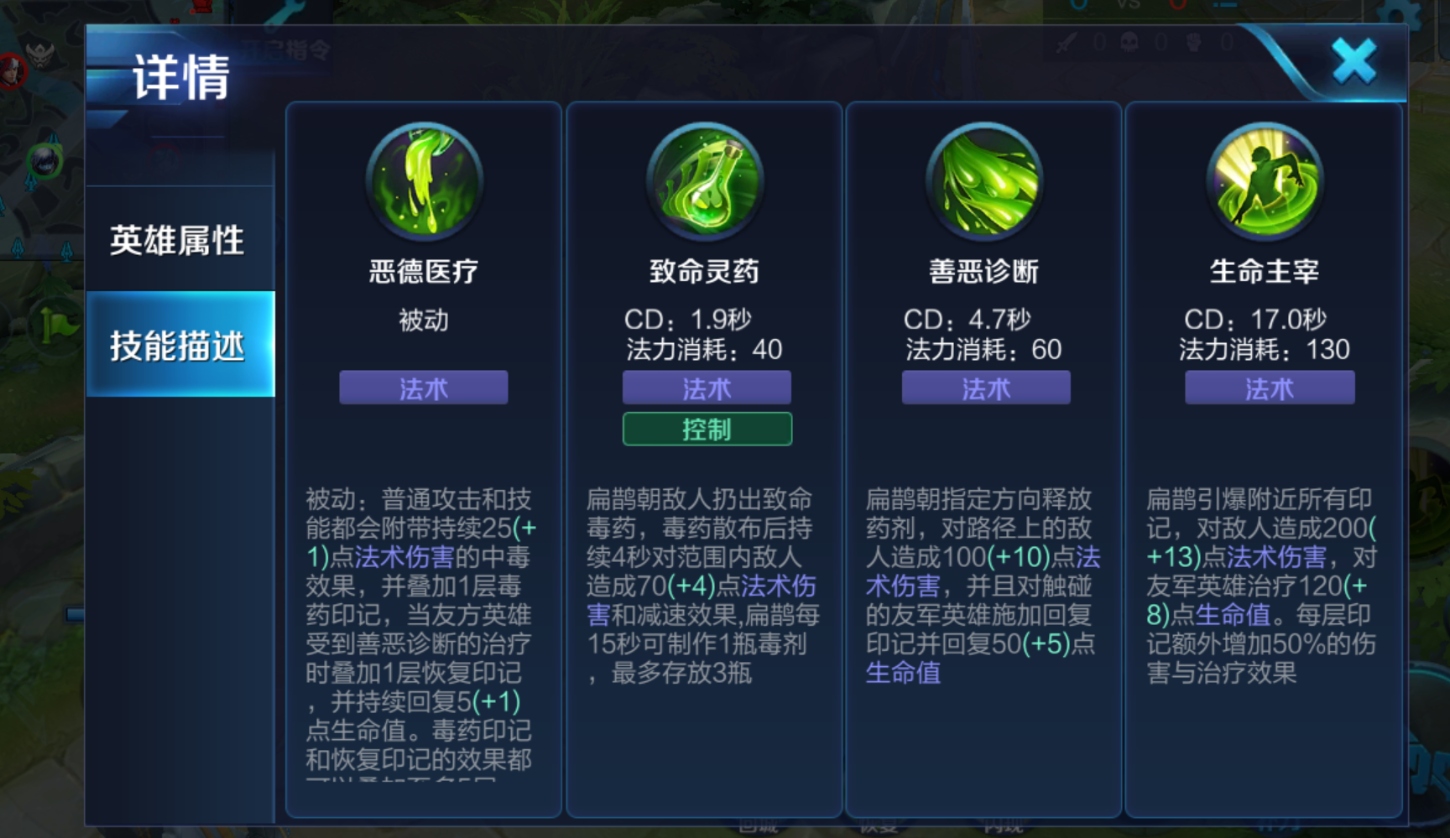Collapse the 致命灵药 description card
Viewport: 1450px width, 838px height.
[x=705, y=600]
